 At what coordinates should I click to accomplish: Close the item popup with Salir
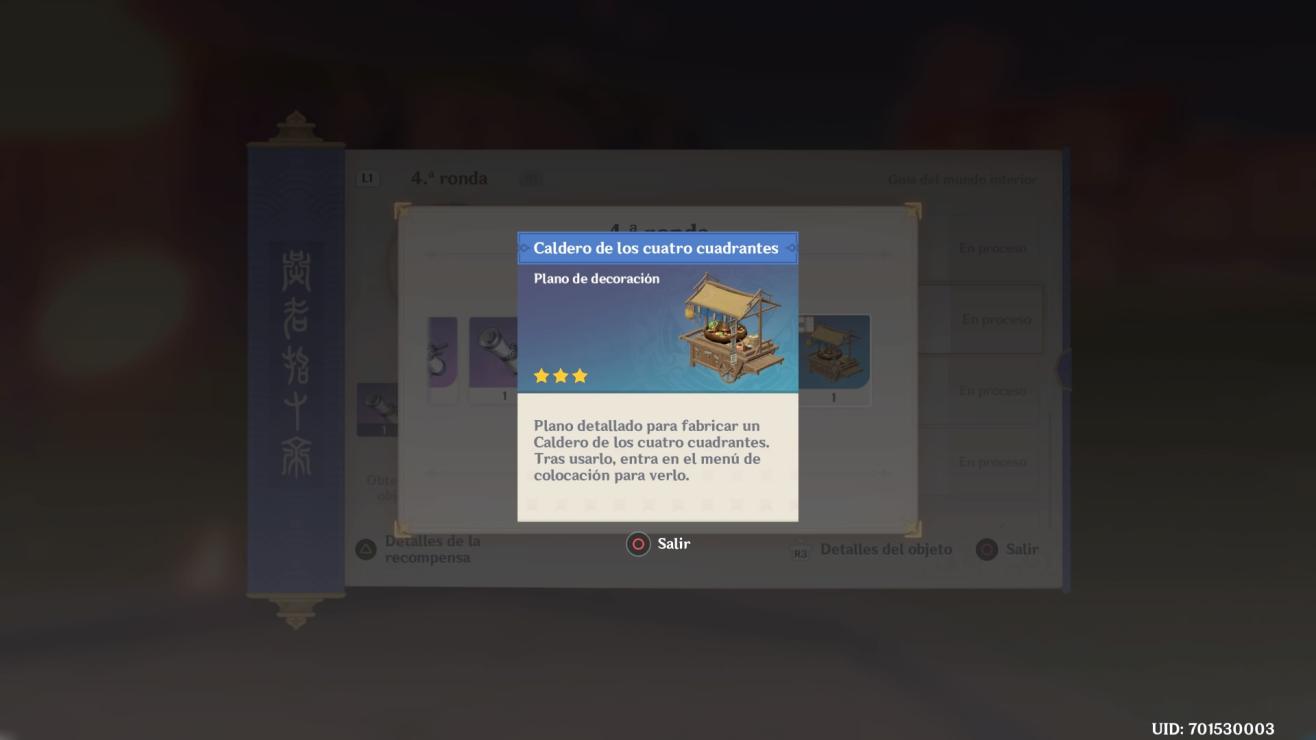point(659,544)
